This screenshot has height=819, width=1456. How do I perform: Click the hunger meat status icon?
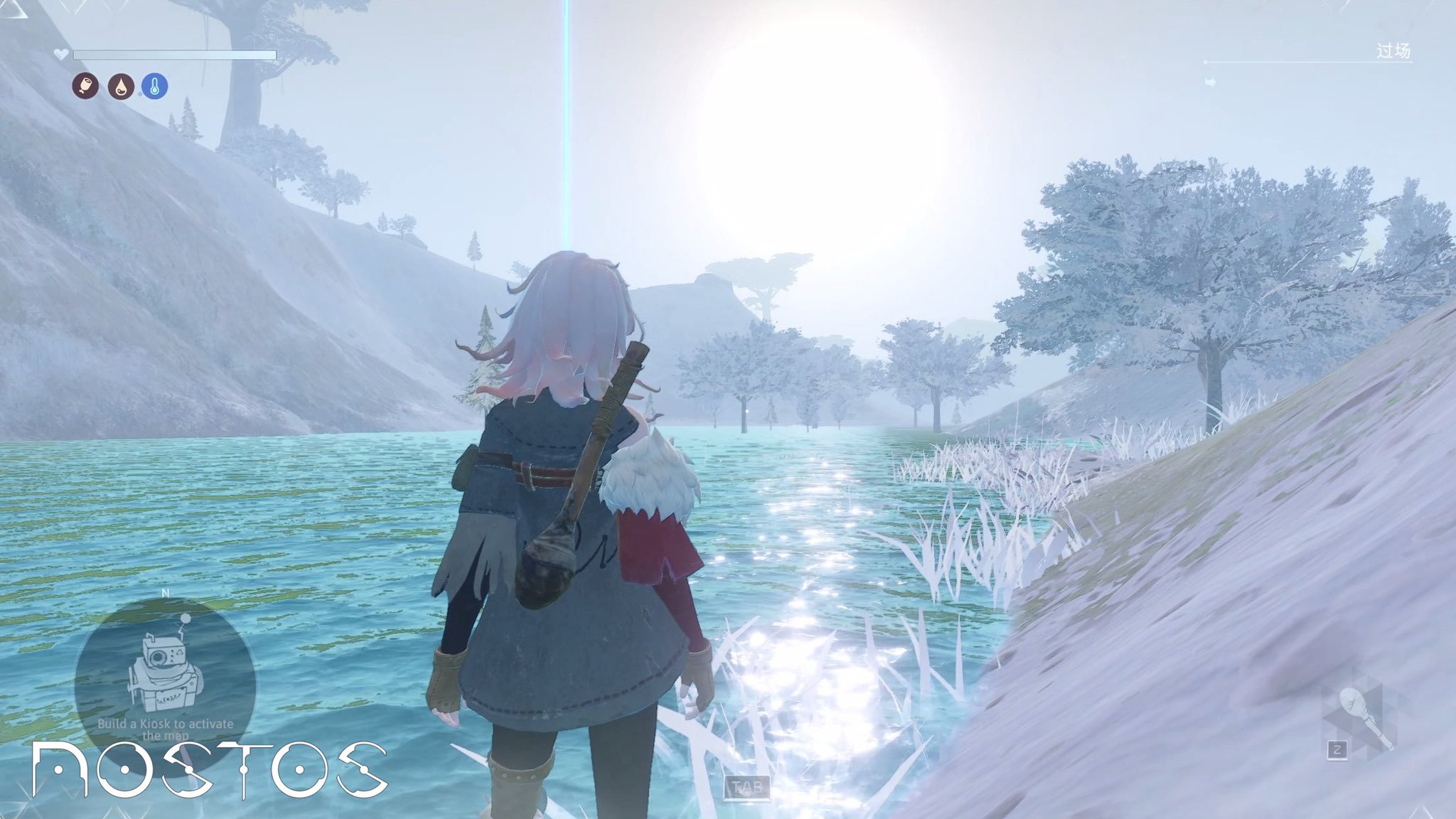[x=86, y=87]
